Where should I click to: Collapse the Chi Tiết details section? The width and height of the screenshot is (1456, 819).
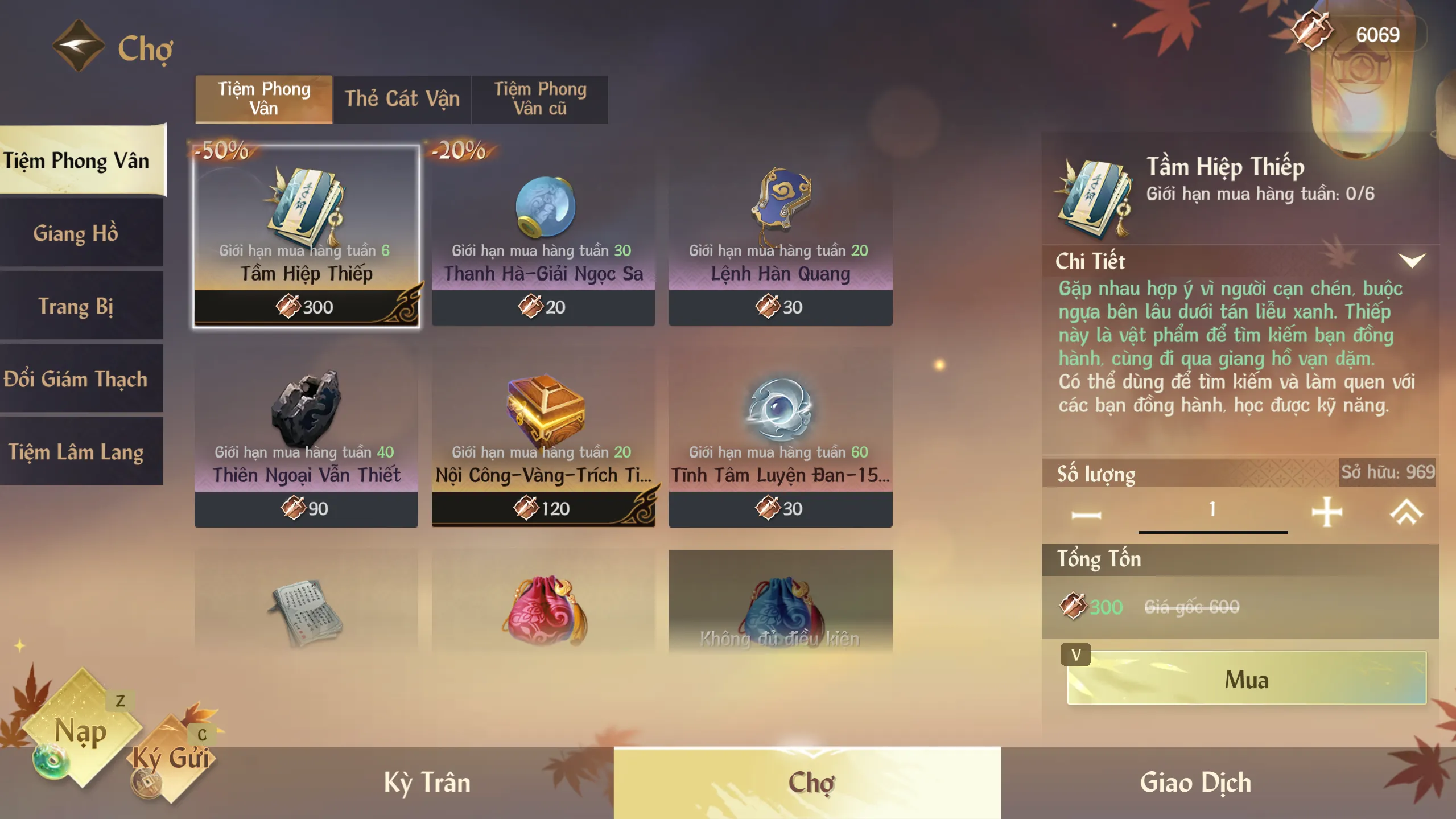1412,261
